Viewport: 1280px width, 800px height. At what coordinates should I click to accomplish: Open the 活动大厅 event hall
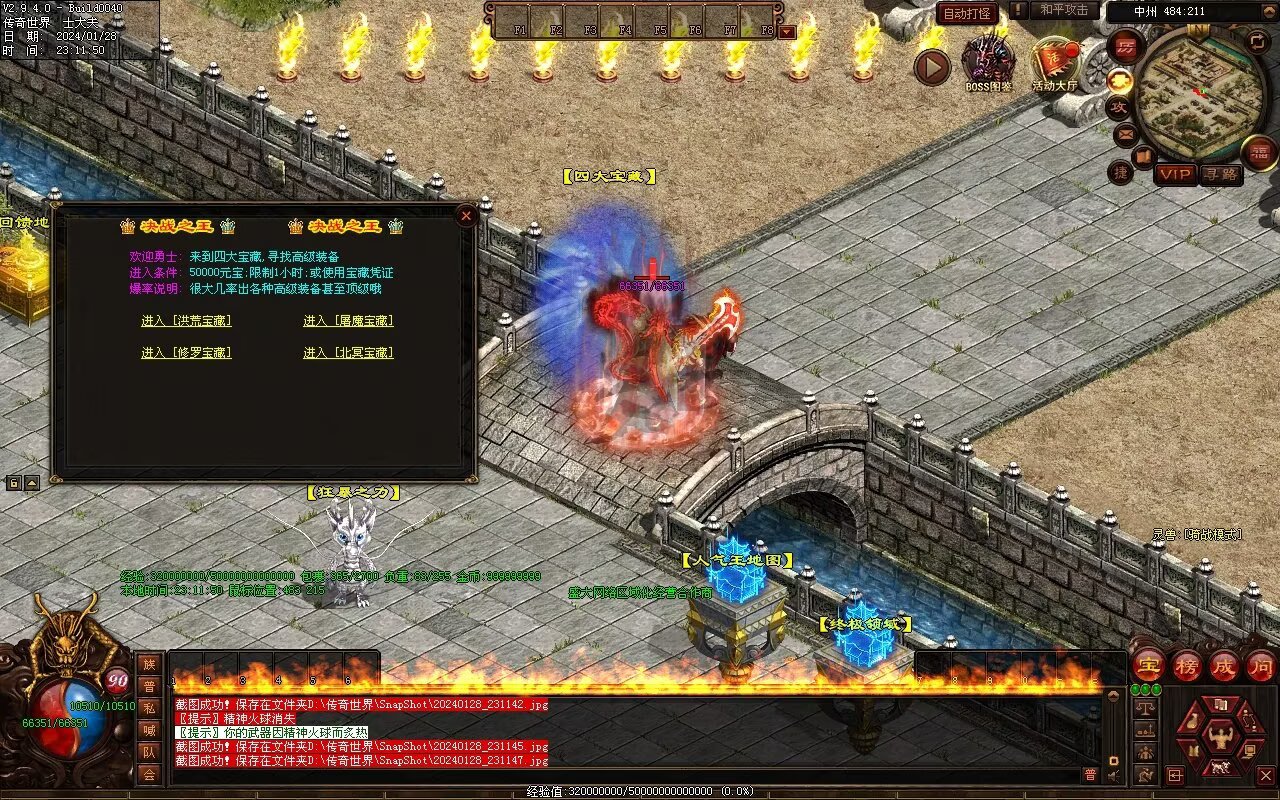point(1055,62)
